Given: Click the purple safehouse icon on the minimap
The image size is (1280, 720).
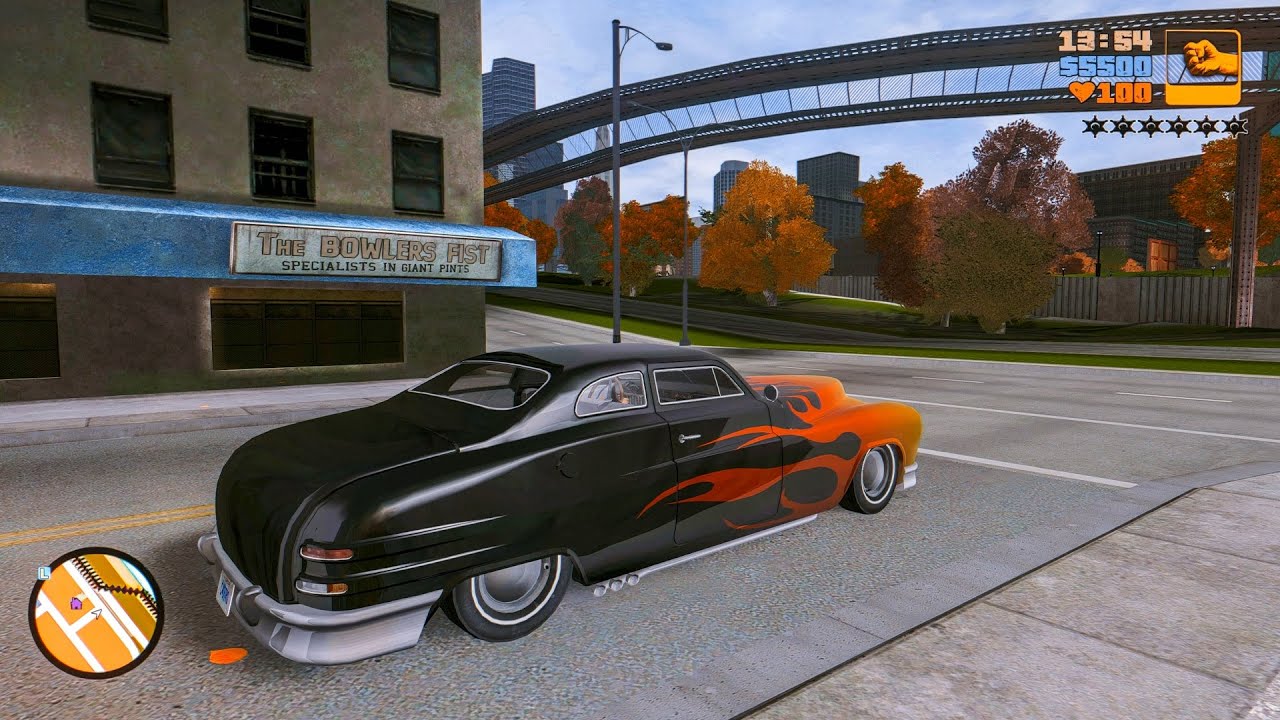Looking at the screenshot, I should [x=75, y=604].
